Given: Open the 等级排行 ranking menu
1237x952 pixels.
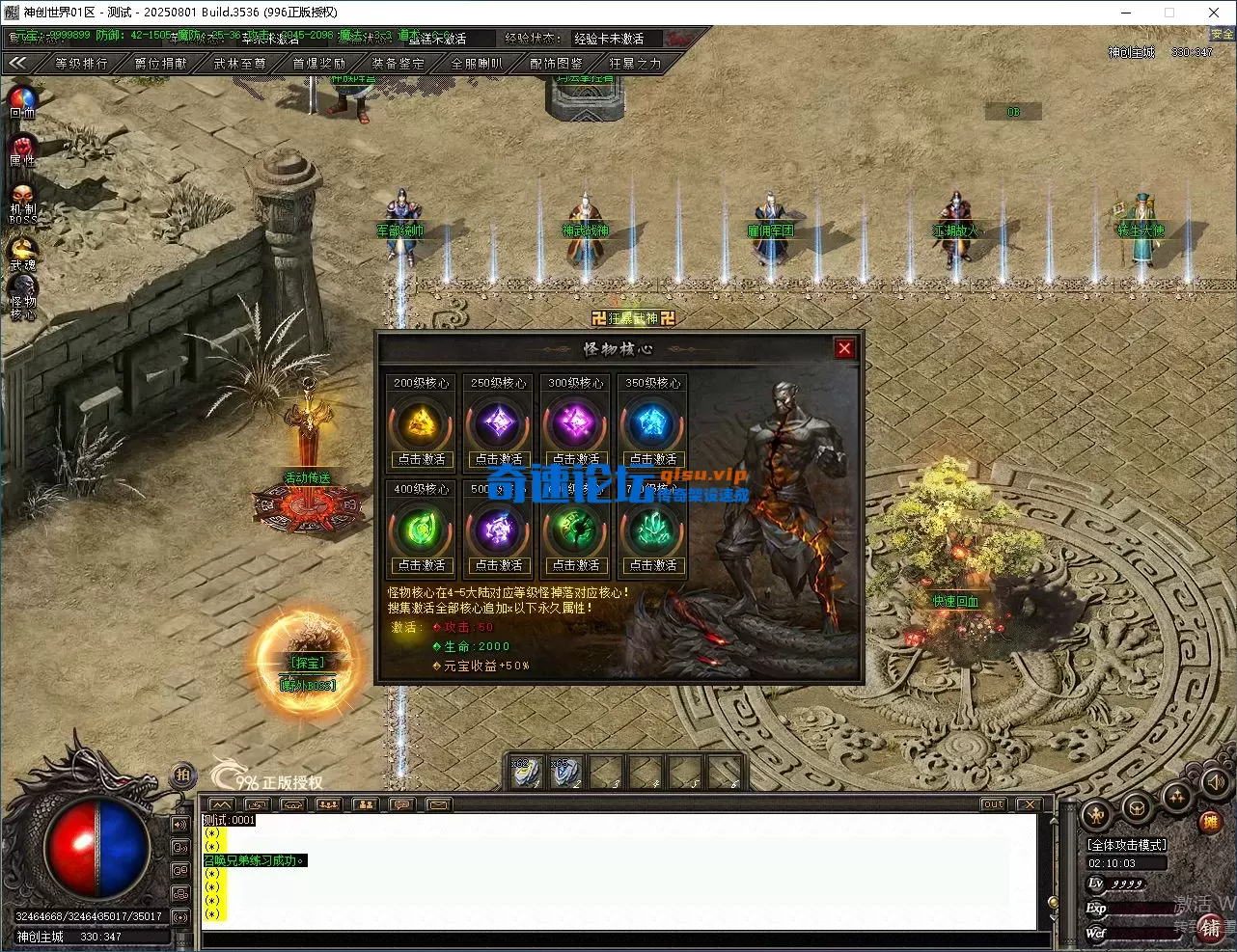Looking at the screenshot, I should click(x=81, y=64).
